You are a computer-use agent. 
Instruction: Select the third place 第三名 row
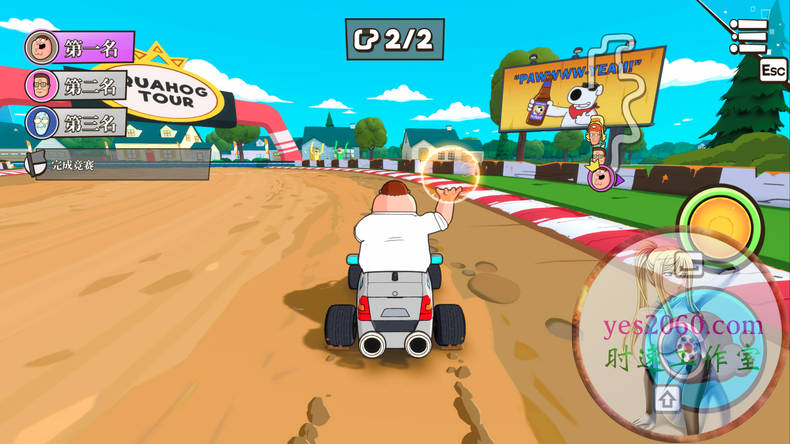[x=76, y=123]
